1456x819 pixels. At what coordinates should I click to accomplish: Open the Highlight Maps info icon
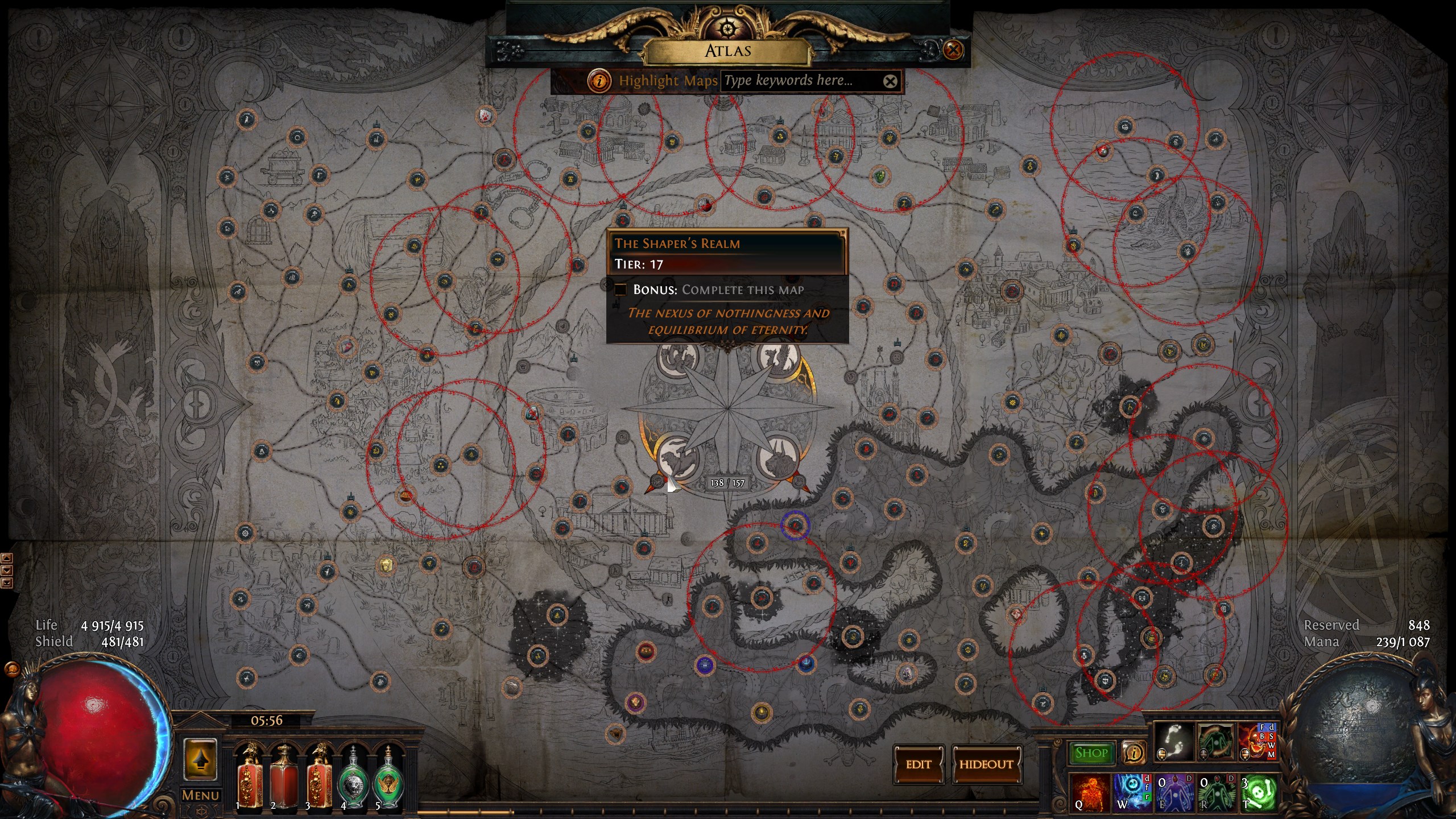coord(599,81)
